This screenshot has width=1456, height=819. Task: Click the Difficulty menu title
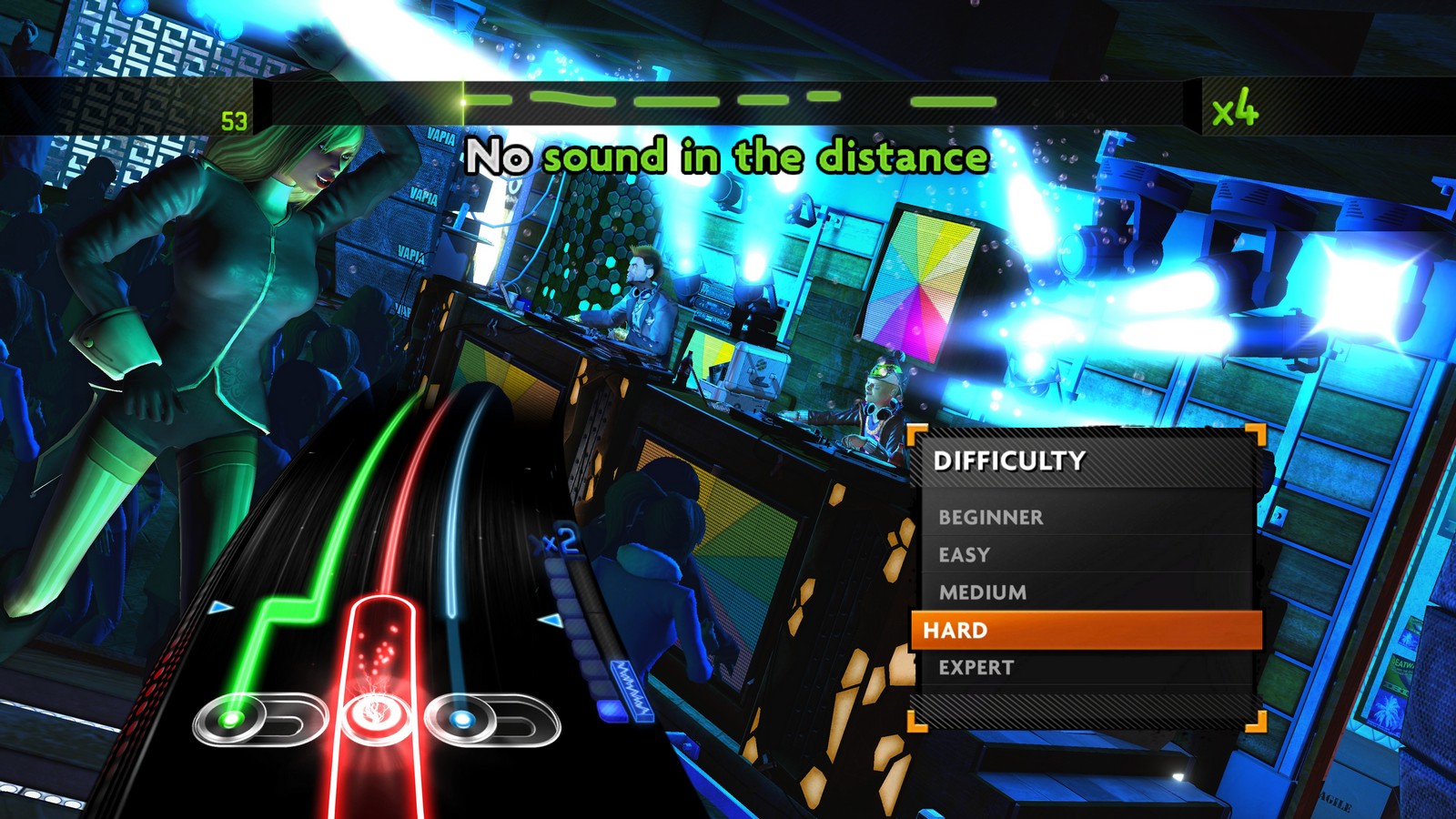point(1010,462)
